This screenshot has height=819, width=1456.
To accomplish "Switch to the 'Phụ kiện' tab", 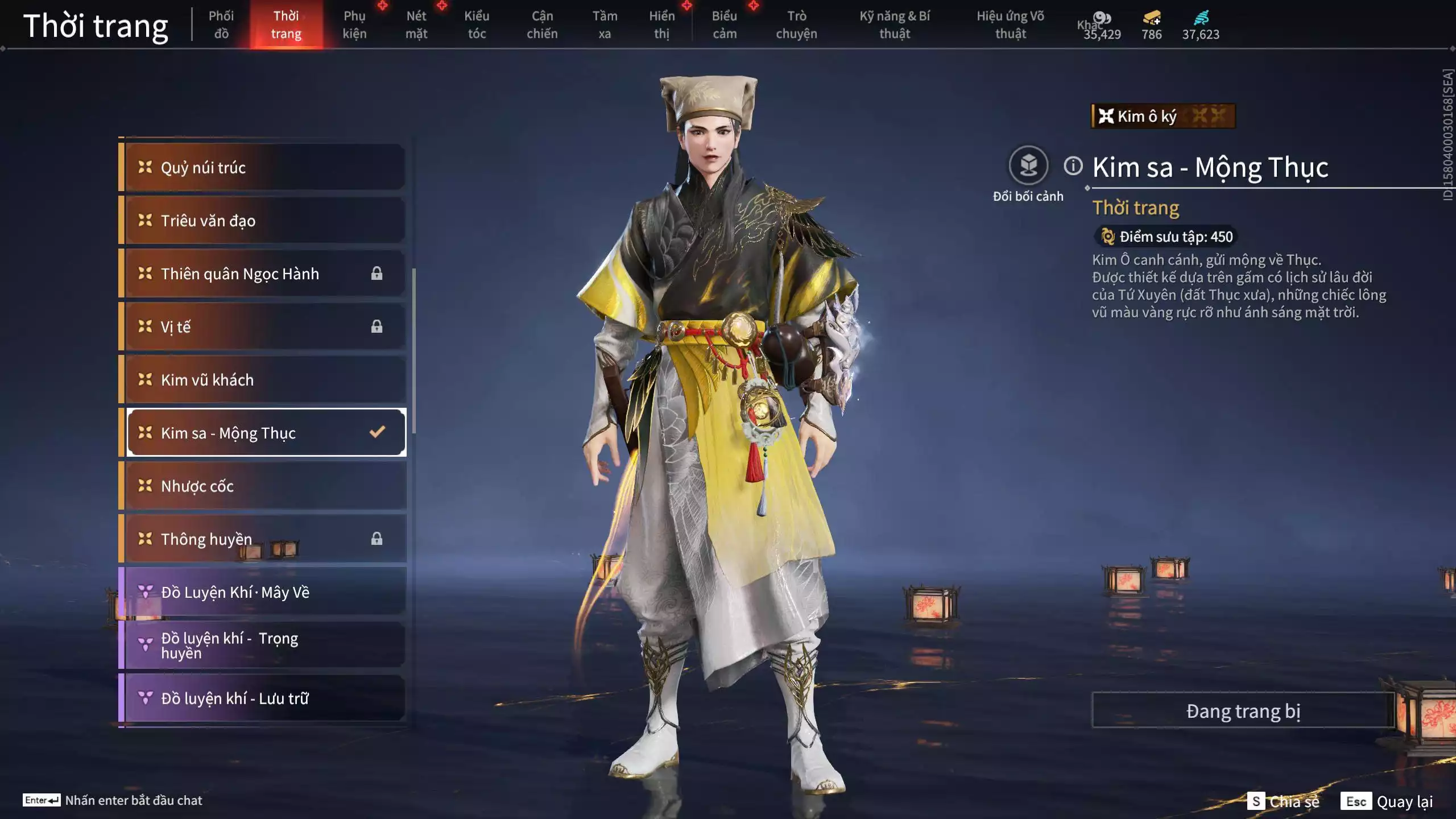I will click(x=354, y=24).
